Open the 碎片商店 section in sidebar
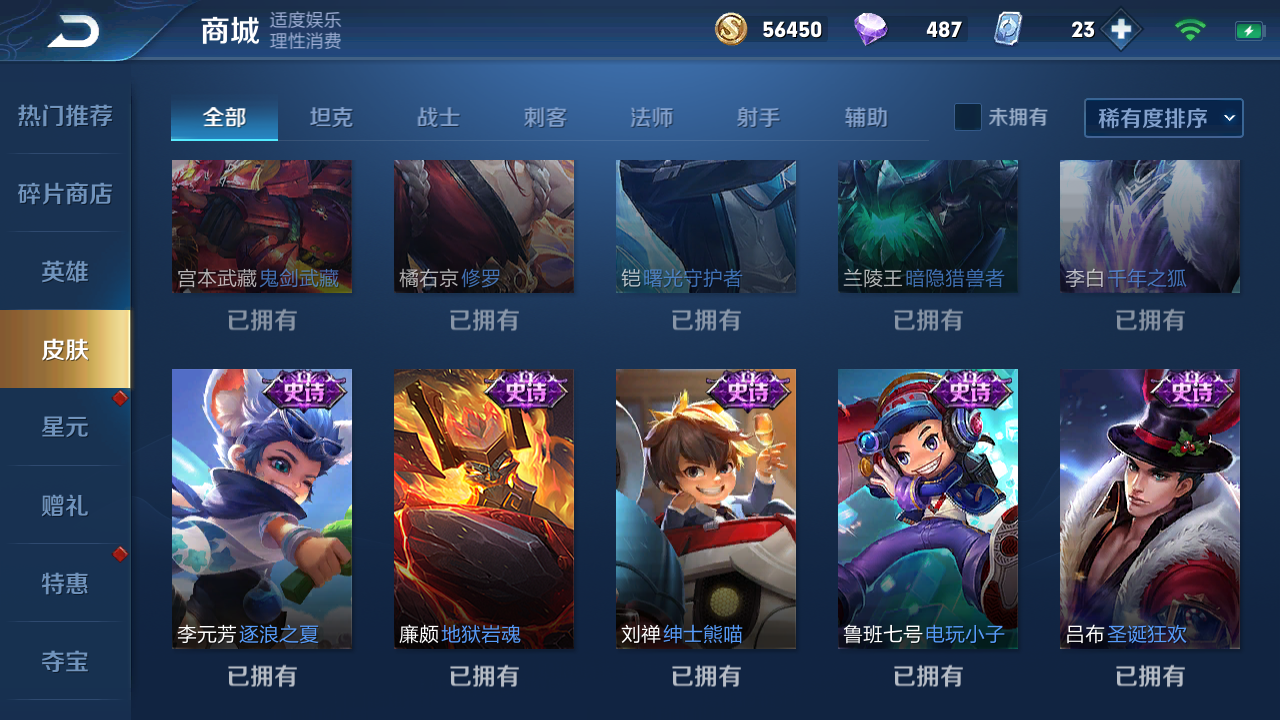 pos(64,194)
